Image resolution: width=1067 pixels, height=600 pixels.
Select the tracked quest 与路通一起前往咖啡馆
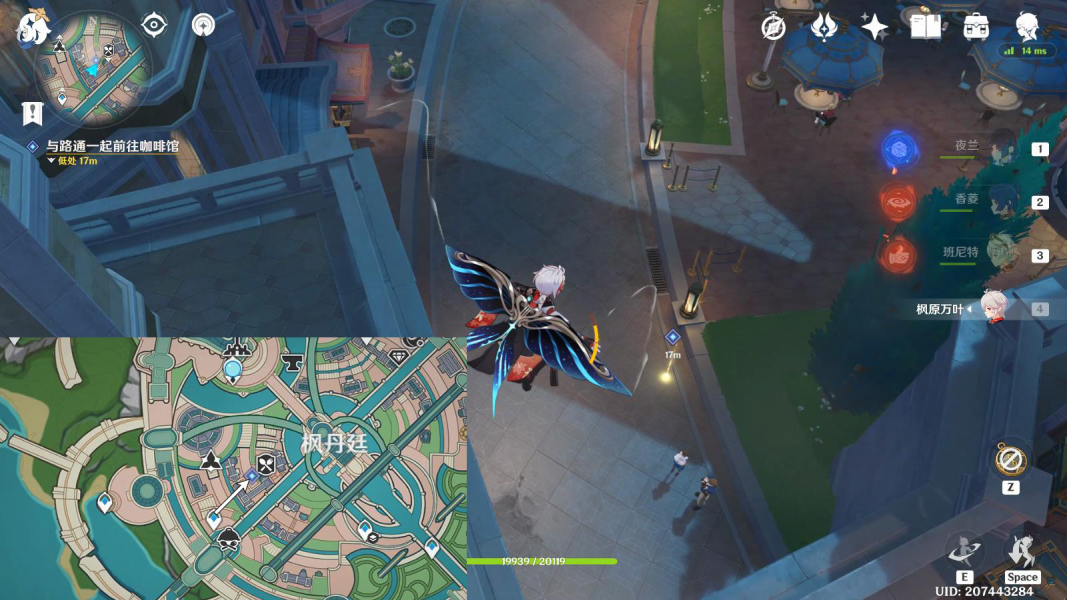click(x=112, y=146)
